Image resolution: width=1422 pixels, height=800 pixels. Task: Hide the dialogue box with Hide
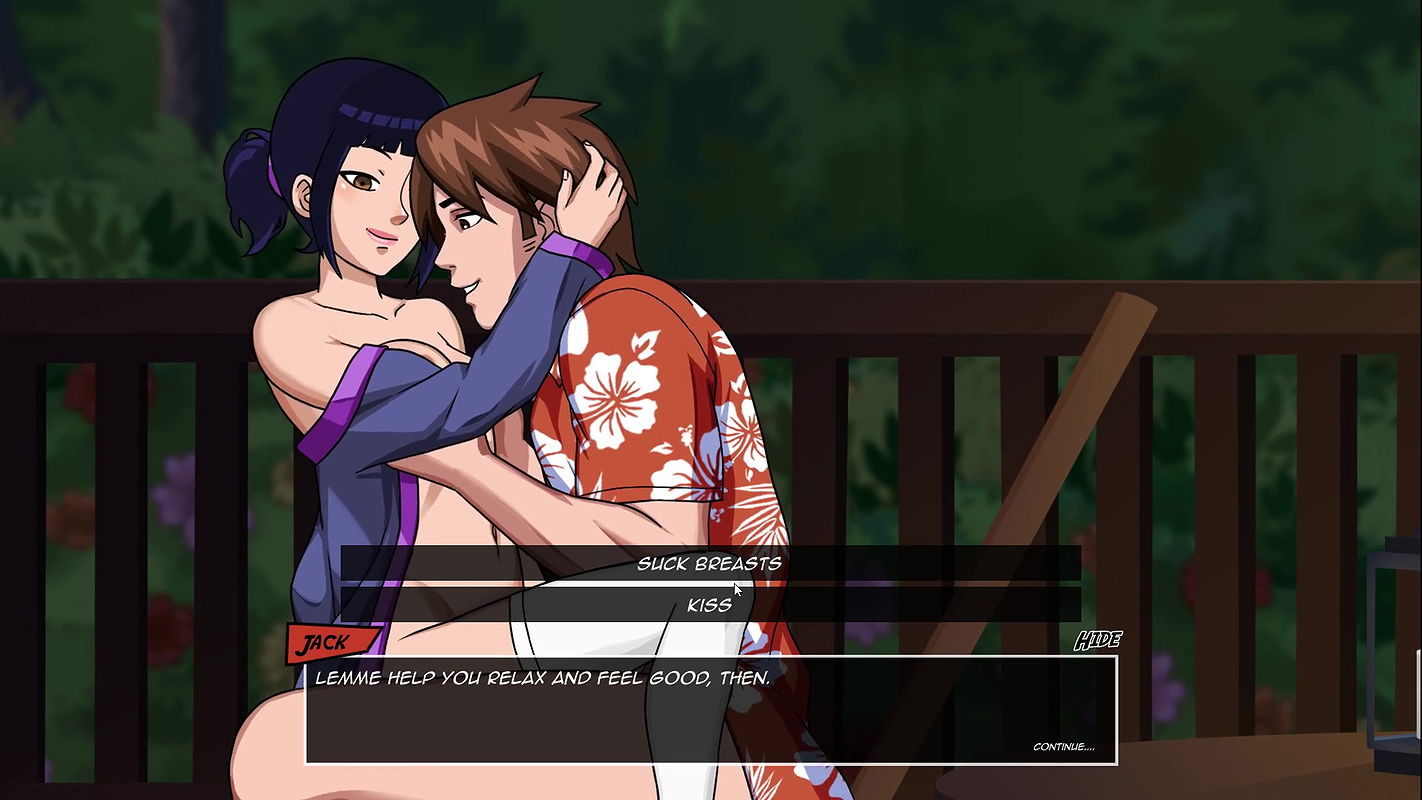click(1097, 641)
